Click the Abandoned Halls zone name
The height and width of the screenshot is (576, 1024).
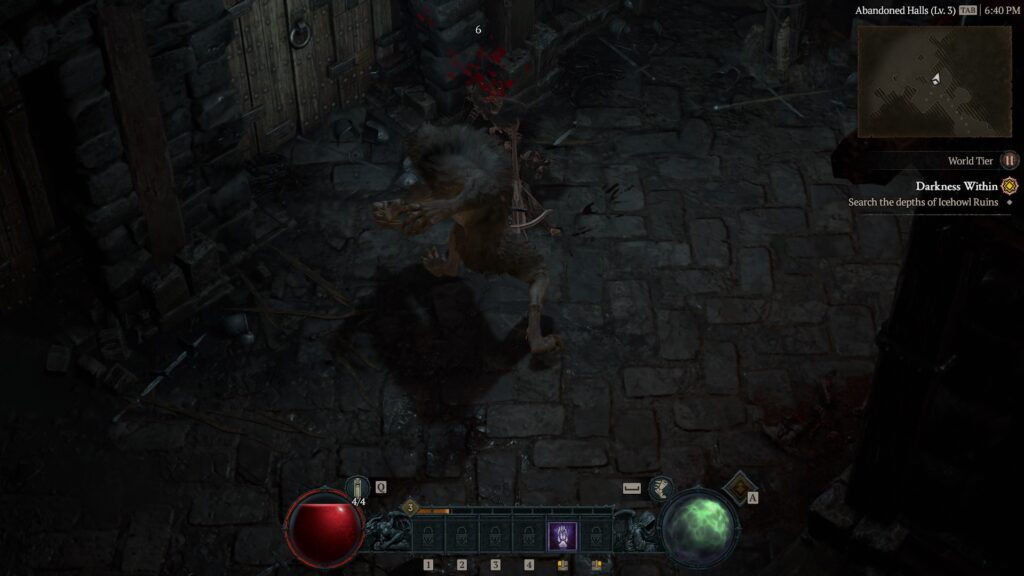[x=904, y=10]
